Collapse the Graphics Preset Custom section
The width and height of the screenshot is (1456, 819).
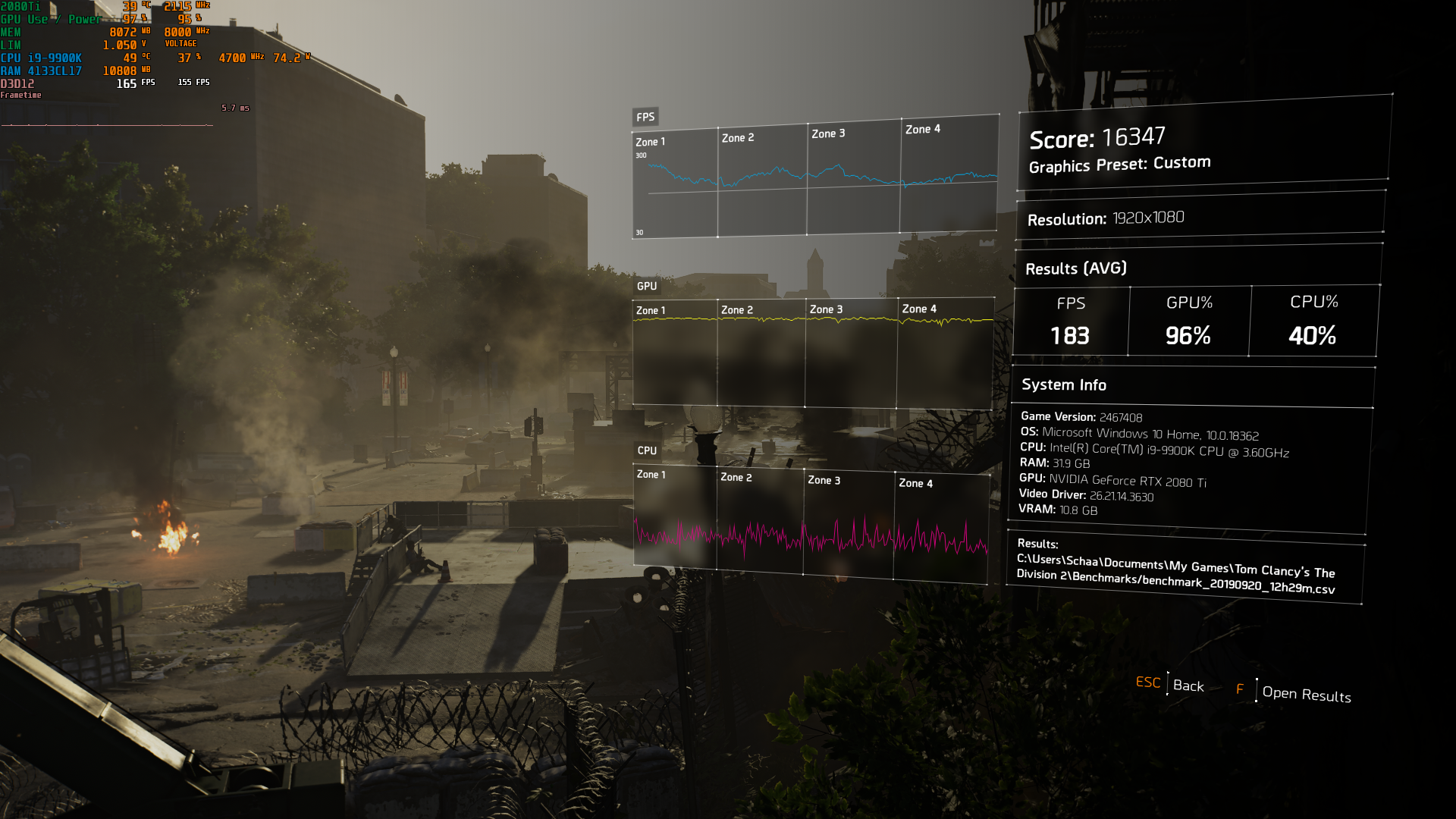(1120, 163)
